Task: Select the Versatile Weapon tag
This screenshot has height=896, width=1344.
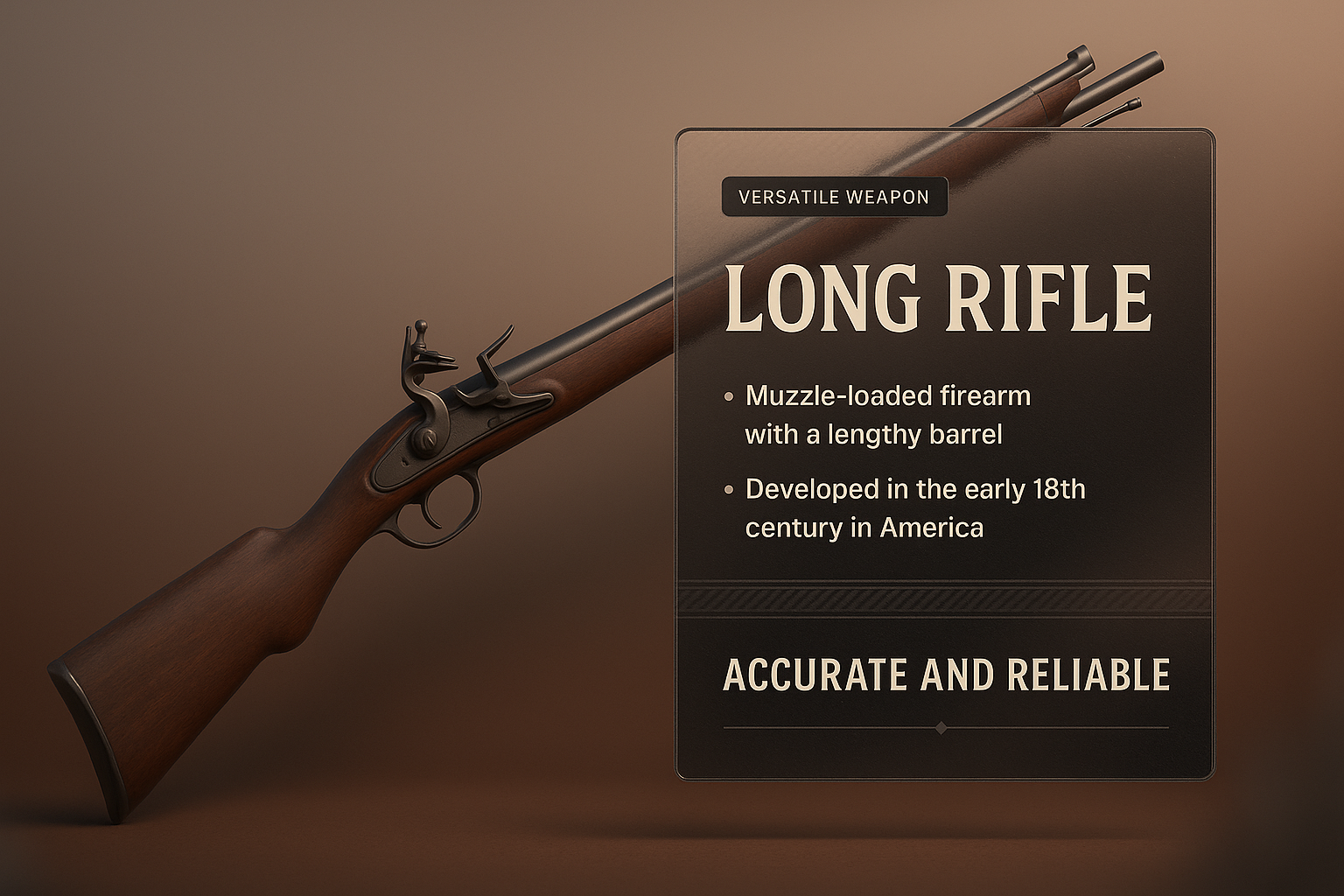Action: pyautogui.click(x=834, y=197)
